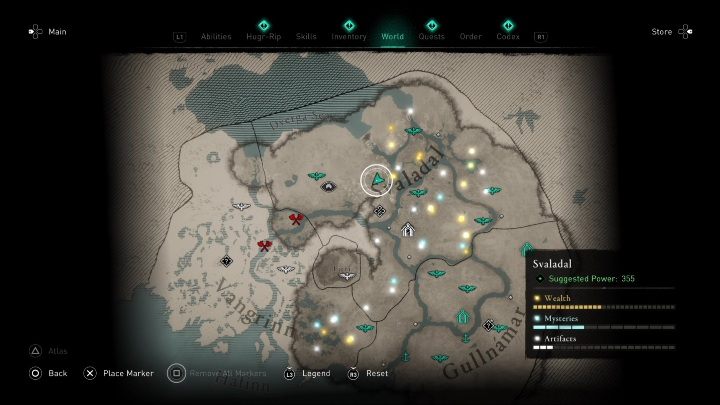Choose Place Marker
Viewport: 720px width, 405px height.
click(118, 373)
